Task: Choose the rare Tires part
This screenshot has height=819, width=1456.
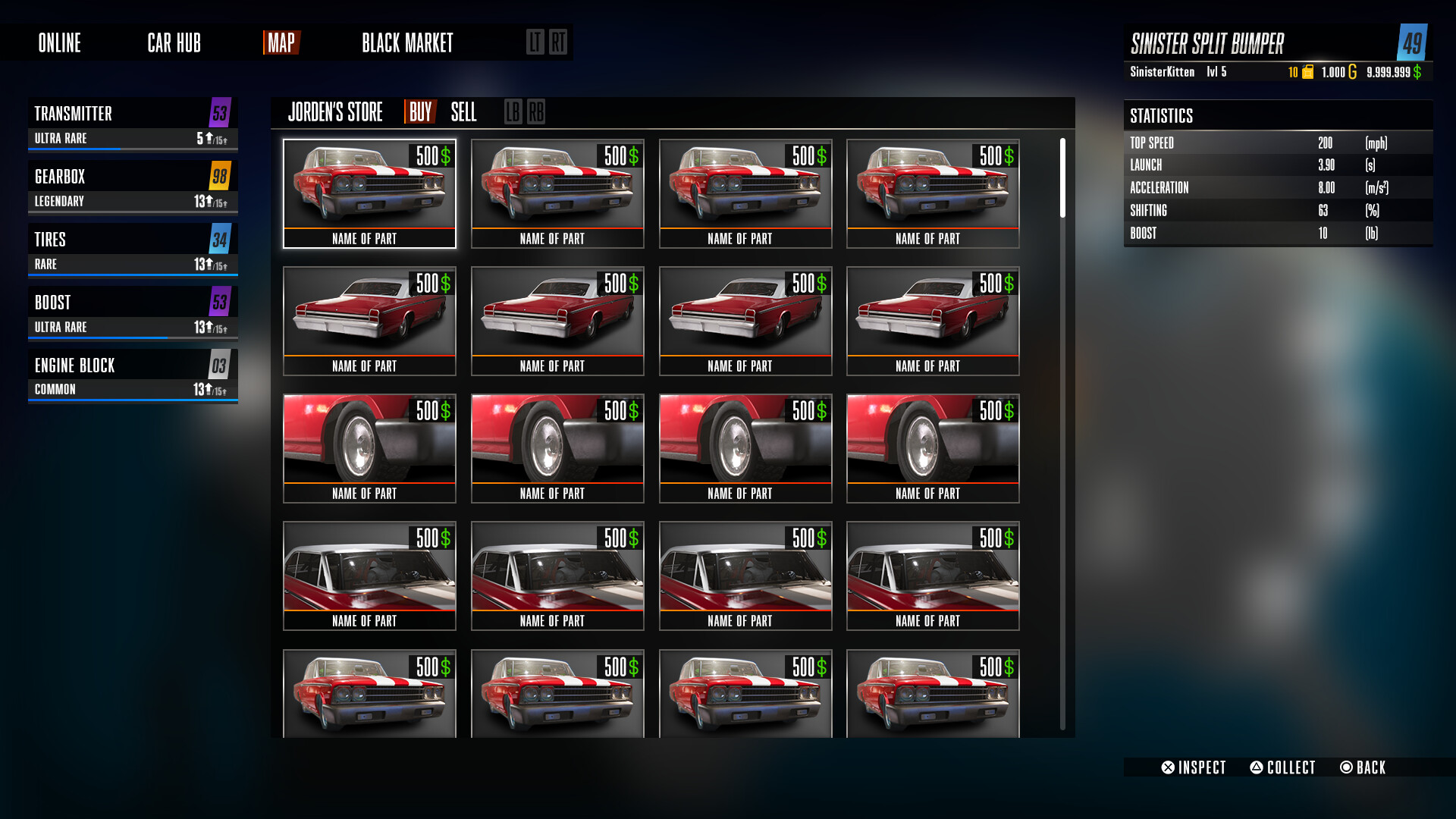Action: coord(133,249)
